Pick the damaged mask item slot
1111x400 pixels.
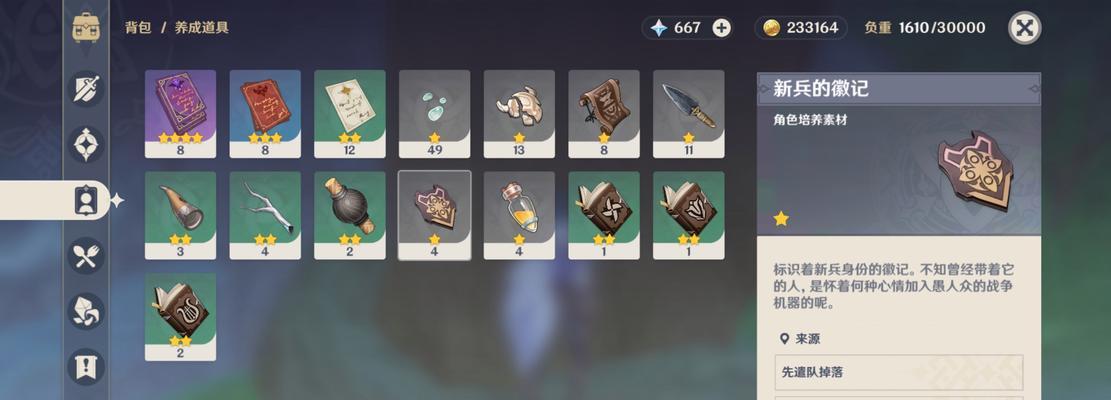(519, 108)
